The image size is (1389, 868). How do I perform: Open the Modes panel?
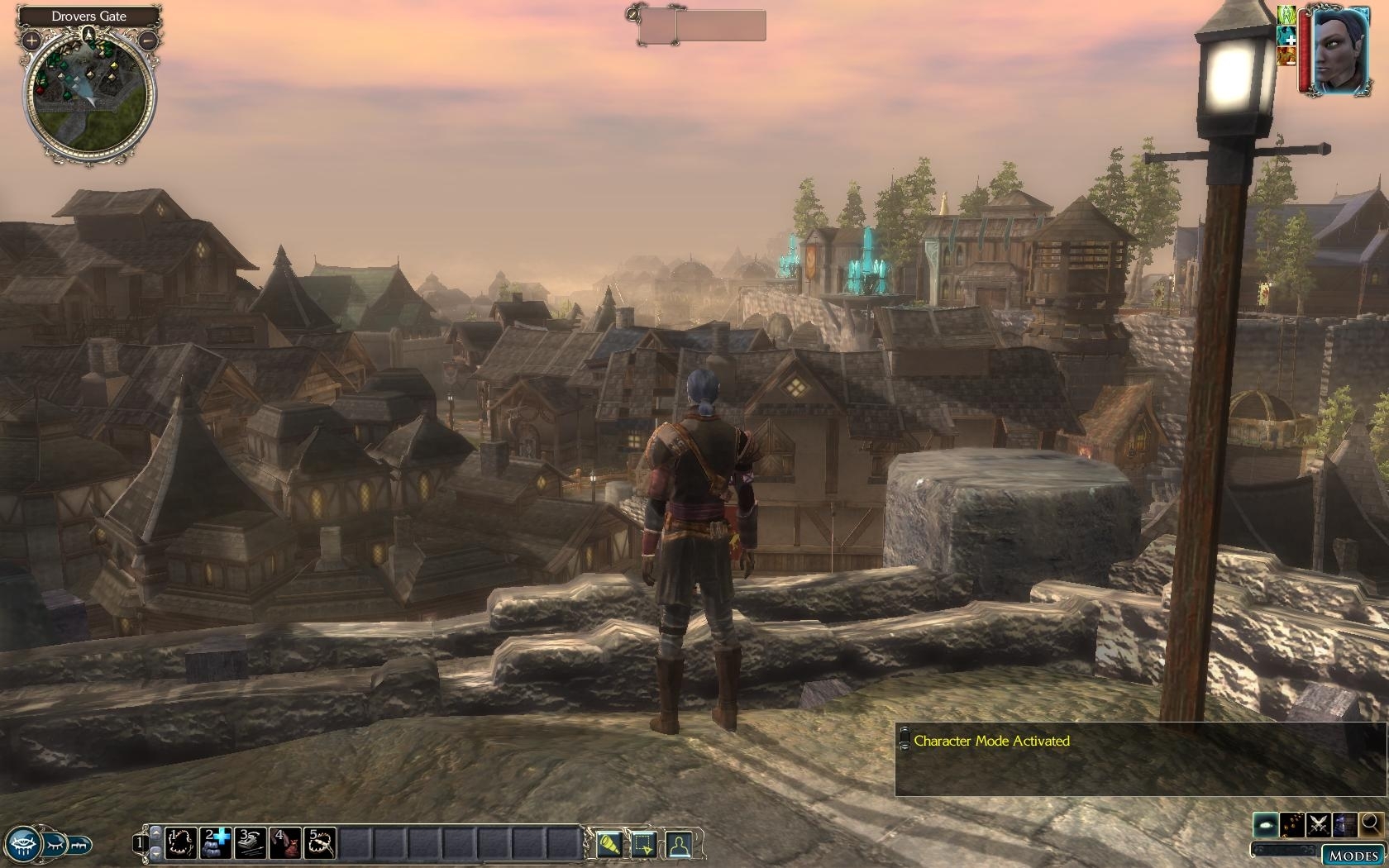pyautogui.click(x=1353, y=855)
